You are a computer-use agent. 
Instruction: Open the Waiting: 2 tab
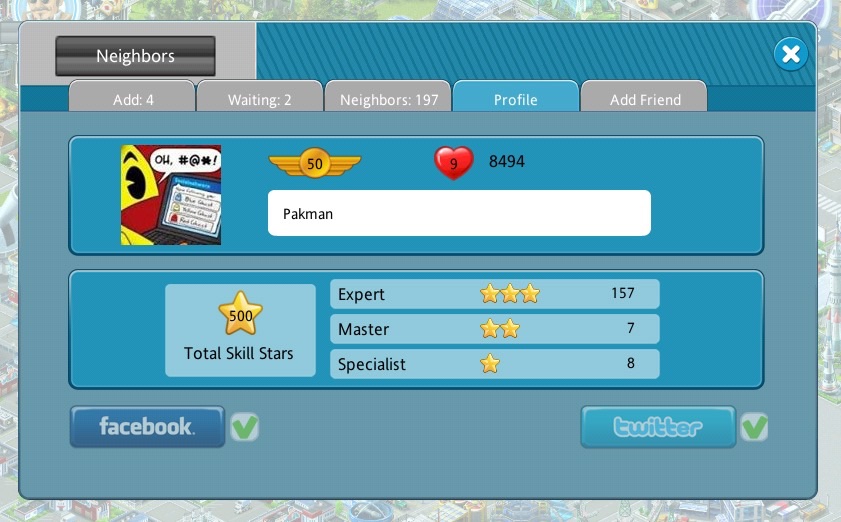pos(259,99)
